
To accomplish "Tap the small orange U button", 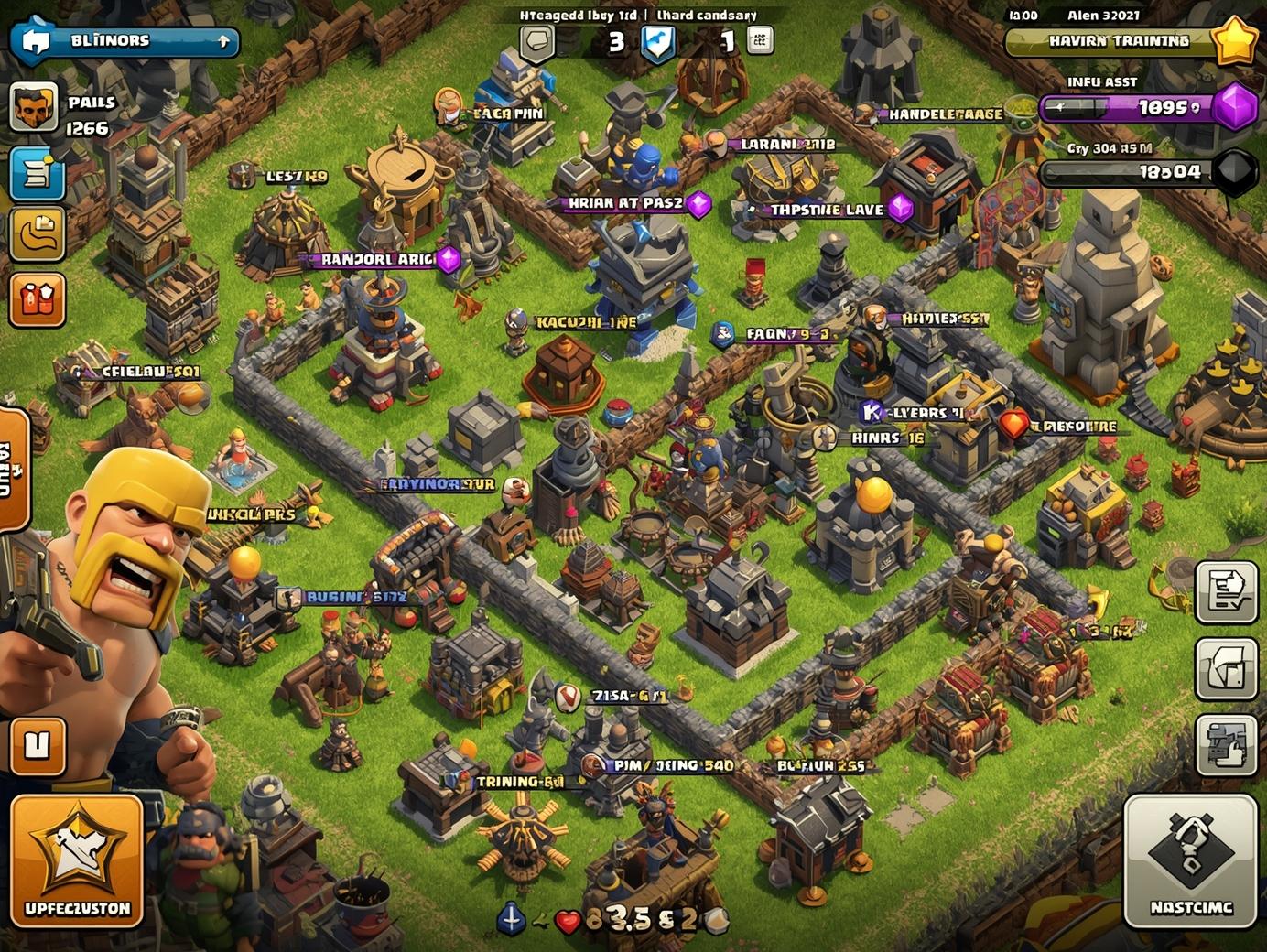I will pos(38,746).
